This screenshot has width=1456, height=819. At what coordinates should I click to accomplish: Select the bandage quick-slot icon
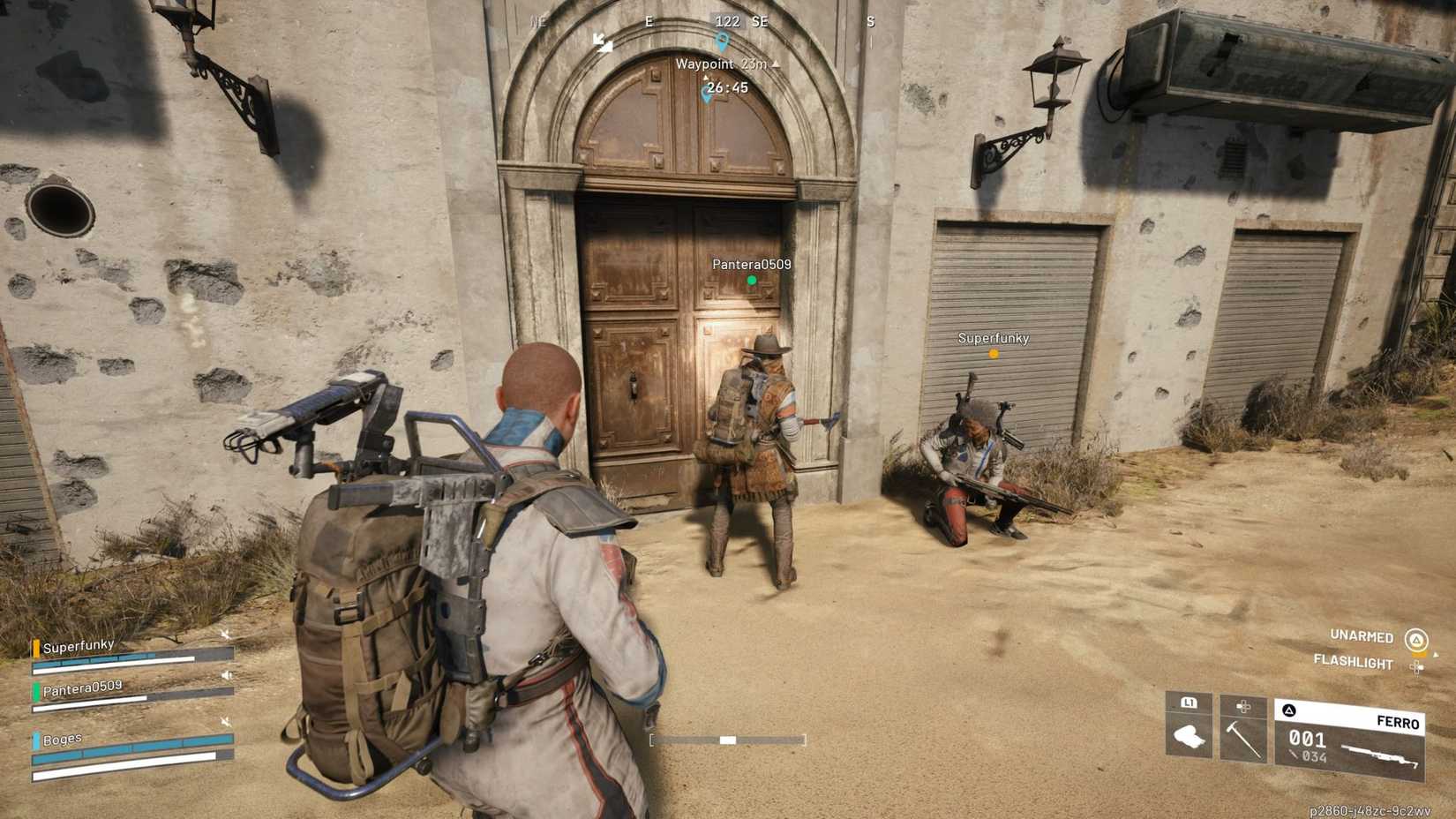(x=1188, y=736)
